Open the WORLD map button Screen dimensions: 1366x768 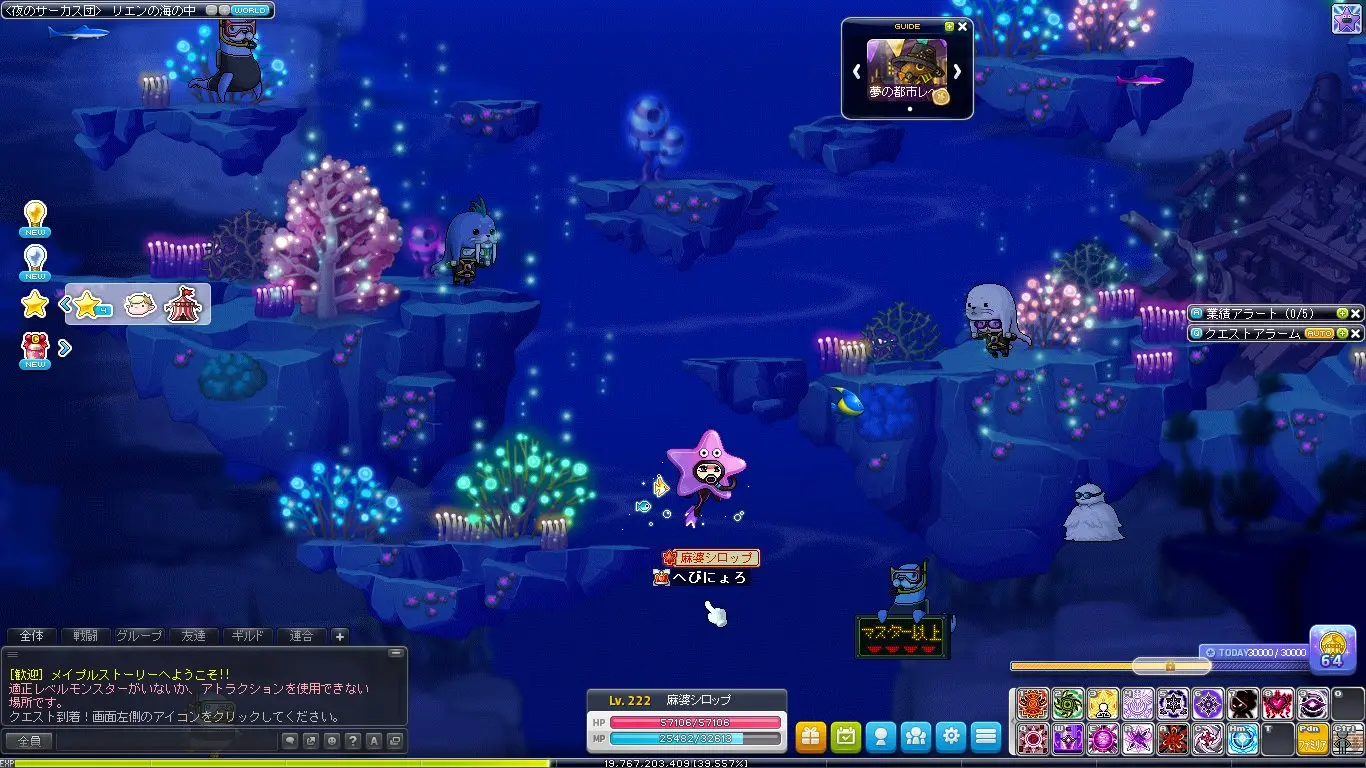point(249,10)
